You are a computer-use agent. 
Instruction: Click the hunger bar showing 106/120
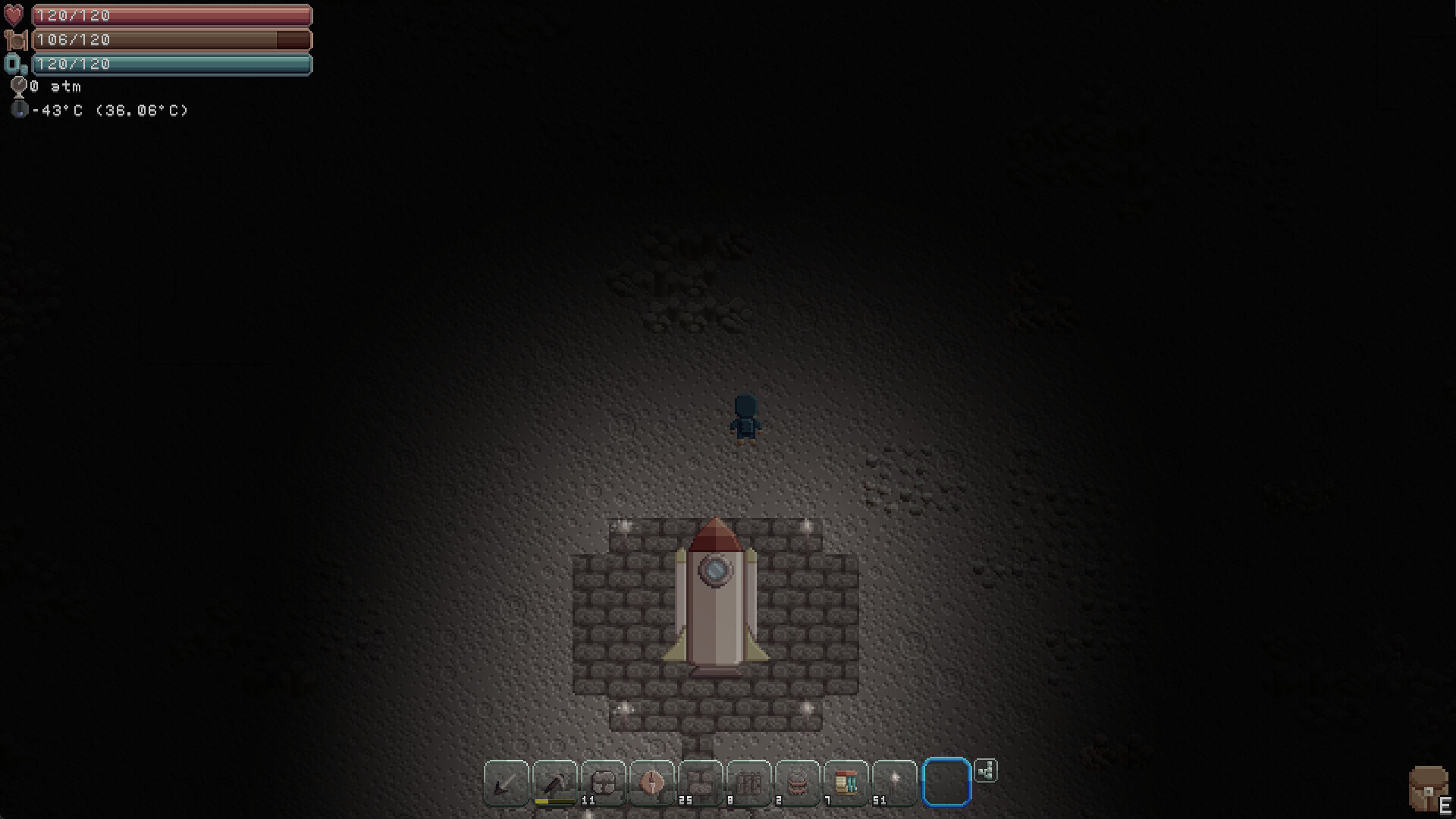coord(171,39)
